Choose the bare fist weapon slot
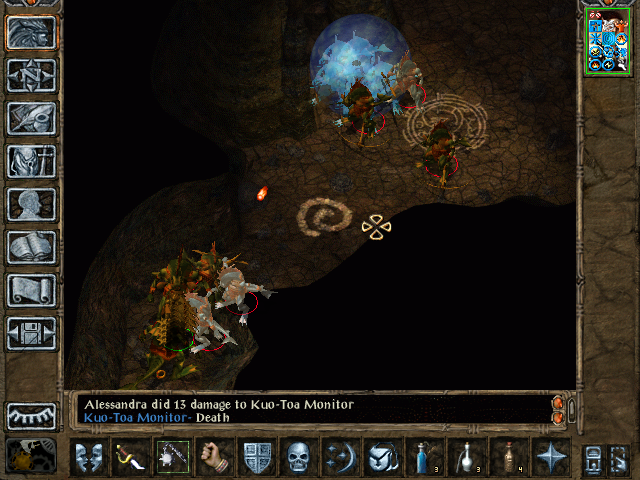Screen dimensions: 640x480 pos(213,457)
